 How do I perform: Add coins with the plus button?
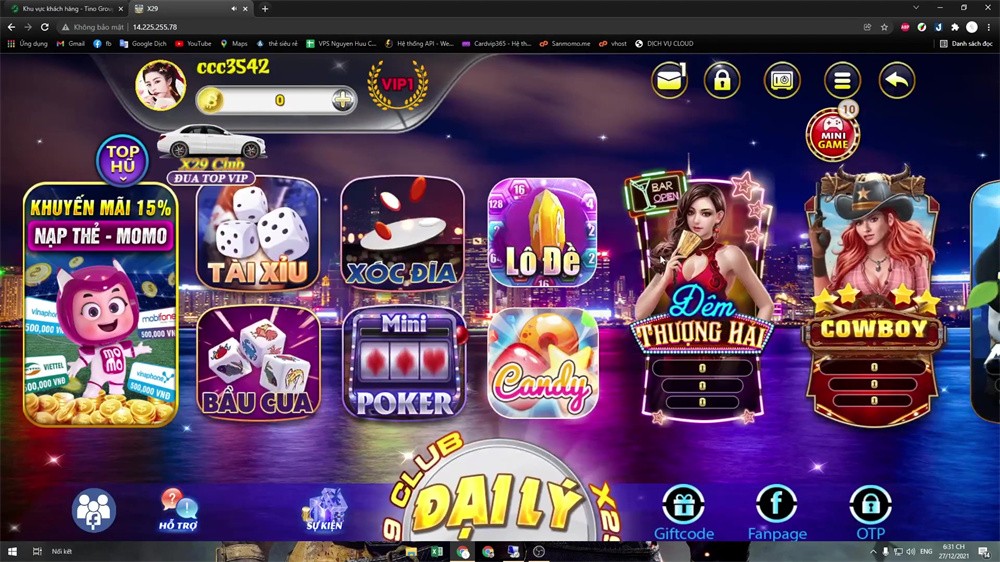(343, 100)
